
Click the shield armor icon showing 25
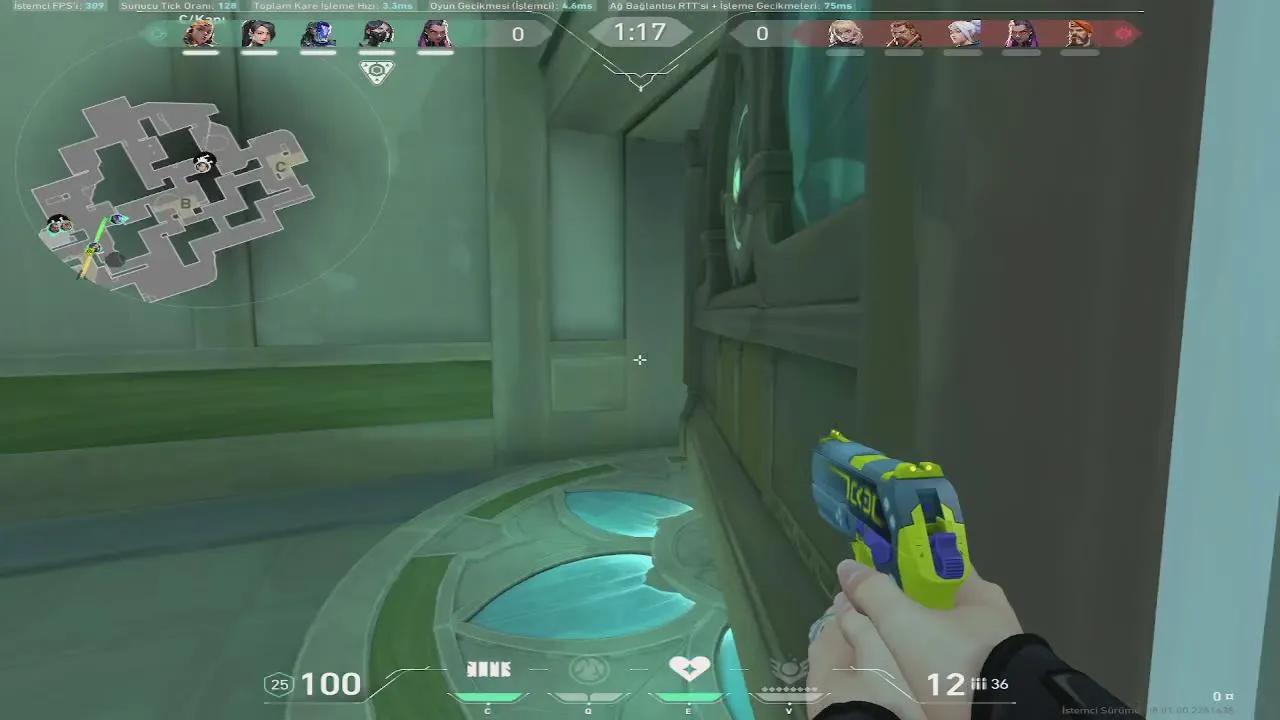pyautogui.click(x=276, y=684)
